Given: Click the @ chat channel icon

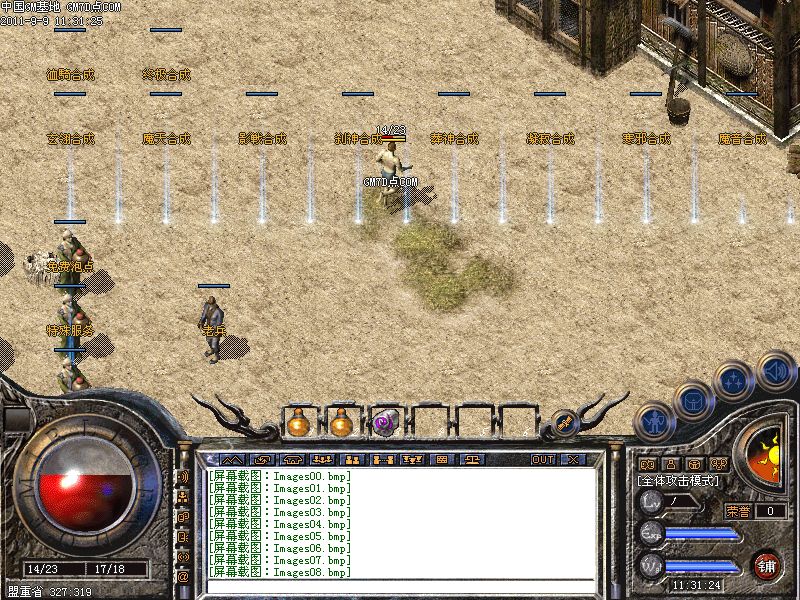Looking at the screenshot, I should coord(183,577).
